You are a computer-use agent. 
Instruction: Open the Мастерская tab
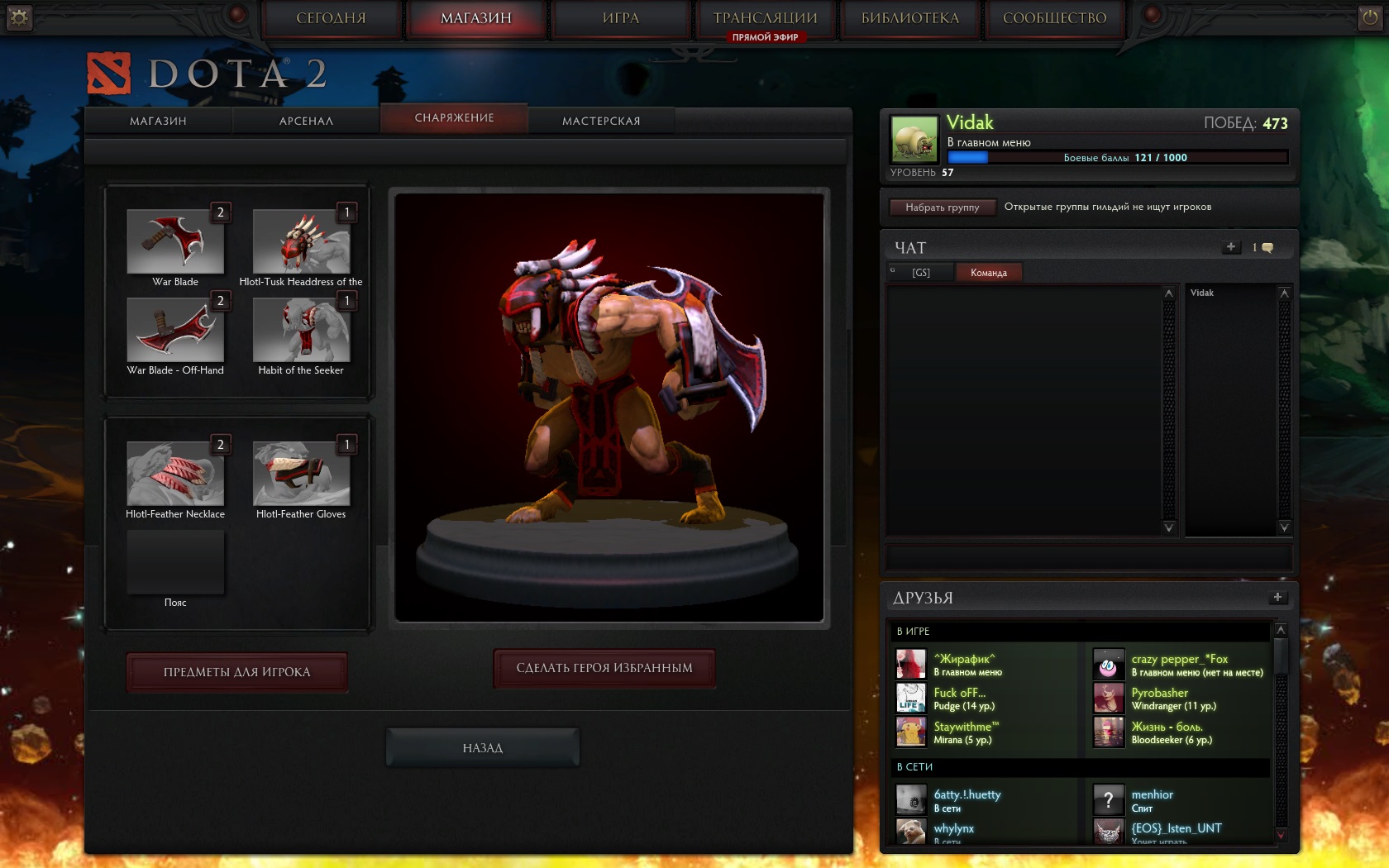pos(601,121)
